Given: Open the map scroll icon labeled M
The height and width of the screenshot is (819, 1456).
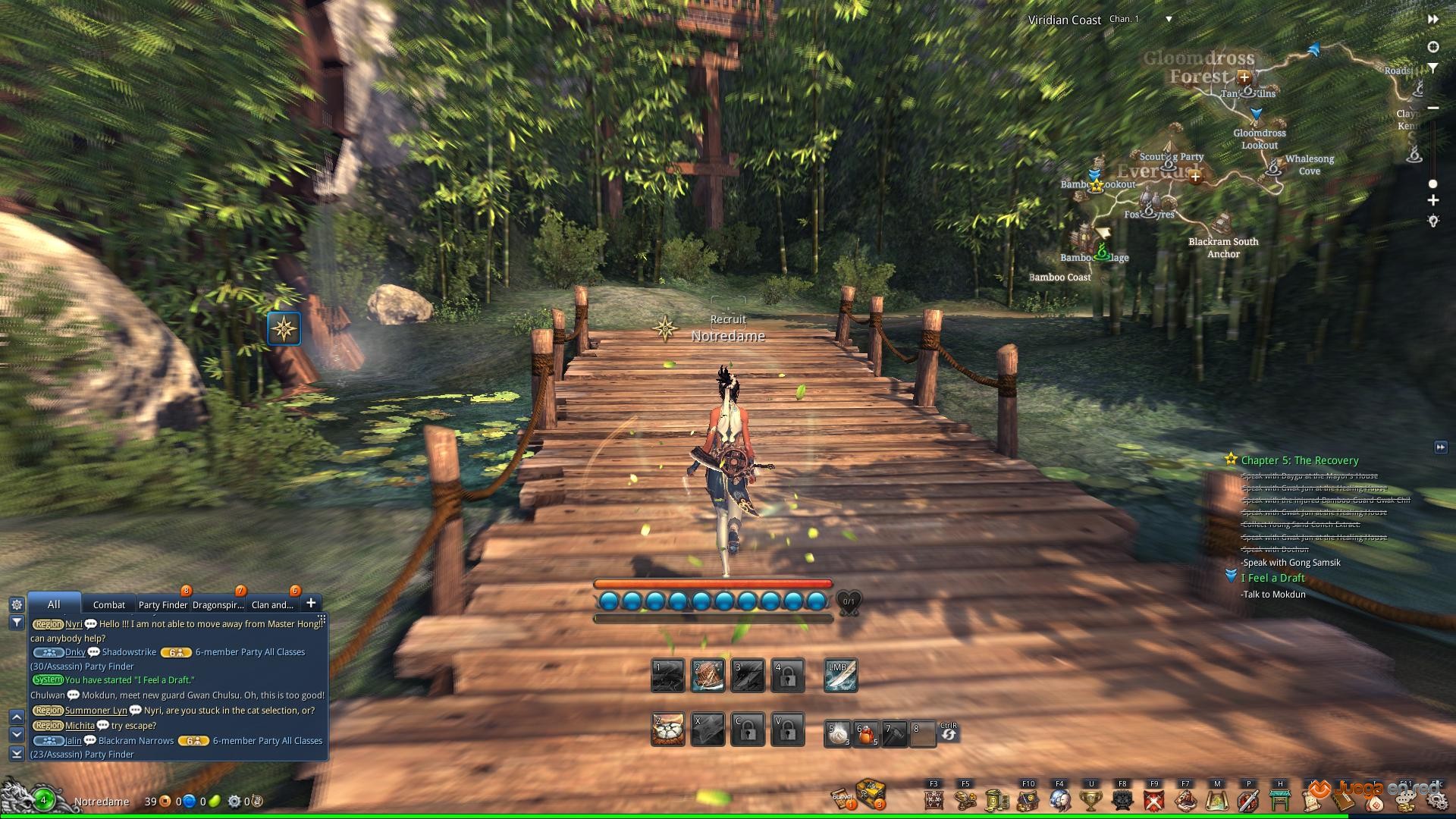Looking at the screenshot, I should click(1217, 800).
